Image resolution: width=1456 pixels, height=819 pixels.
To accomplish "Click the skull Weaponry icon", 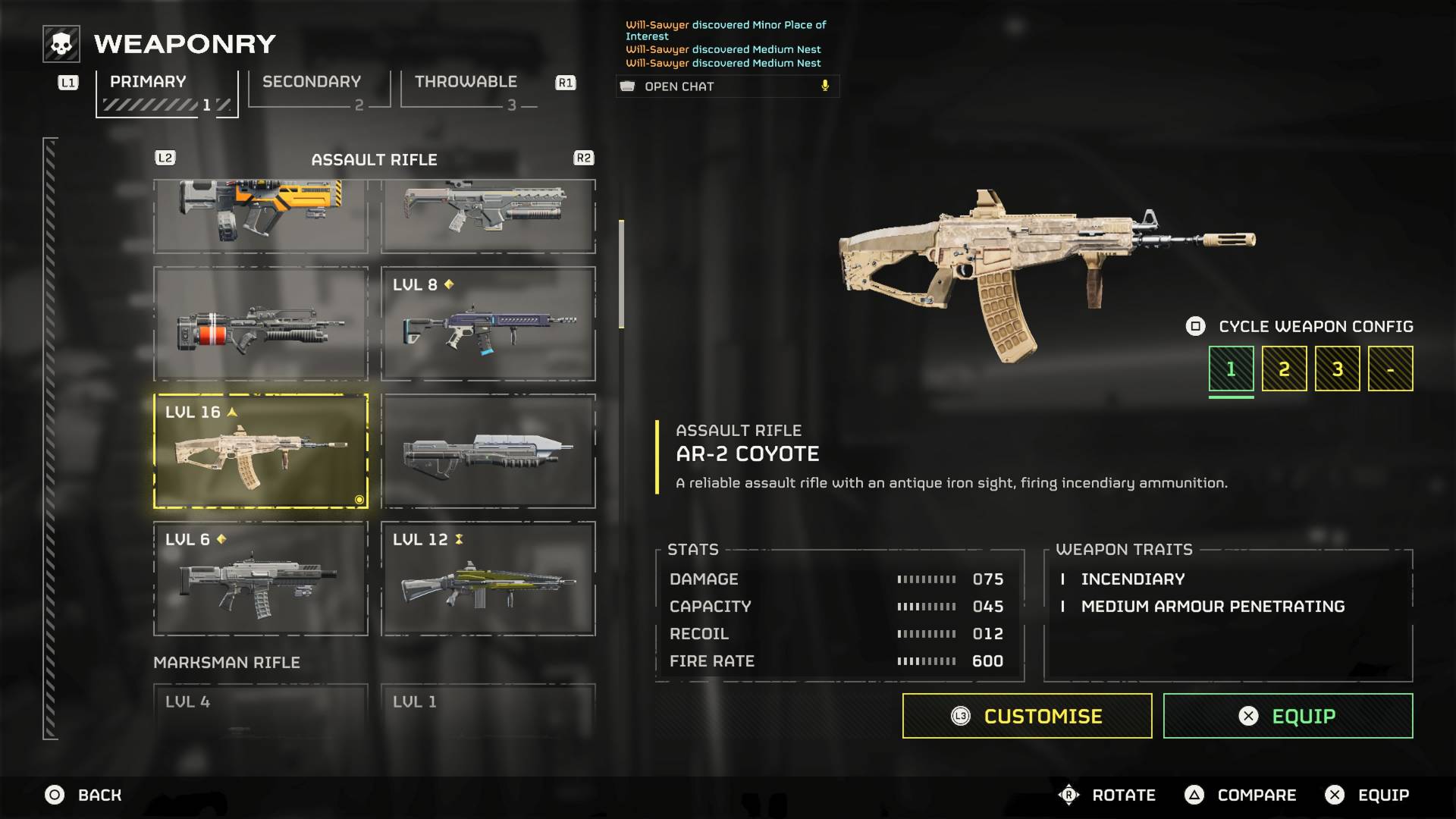I will click(x=59, y=43).
